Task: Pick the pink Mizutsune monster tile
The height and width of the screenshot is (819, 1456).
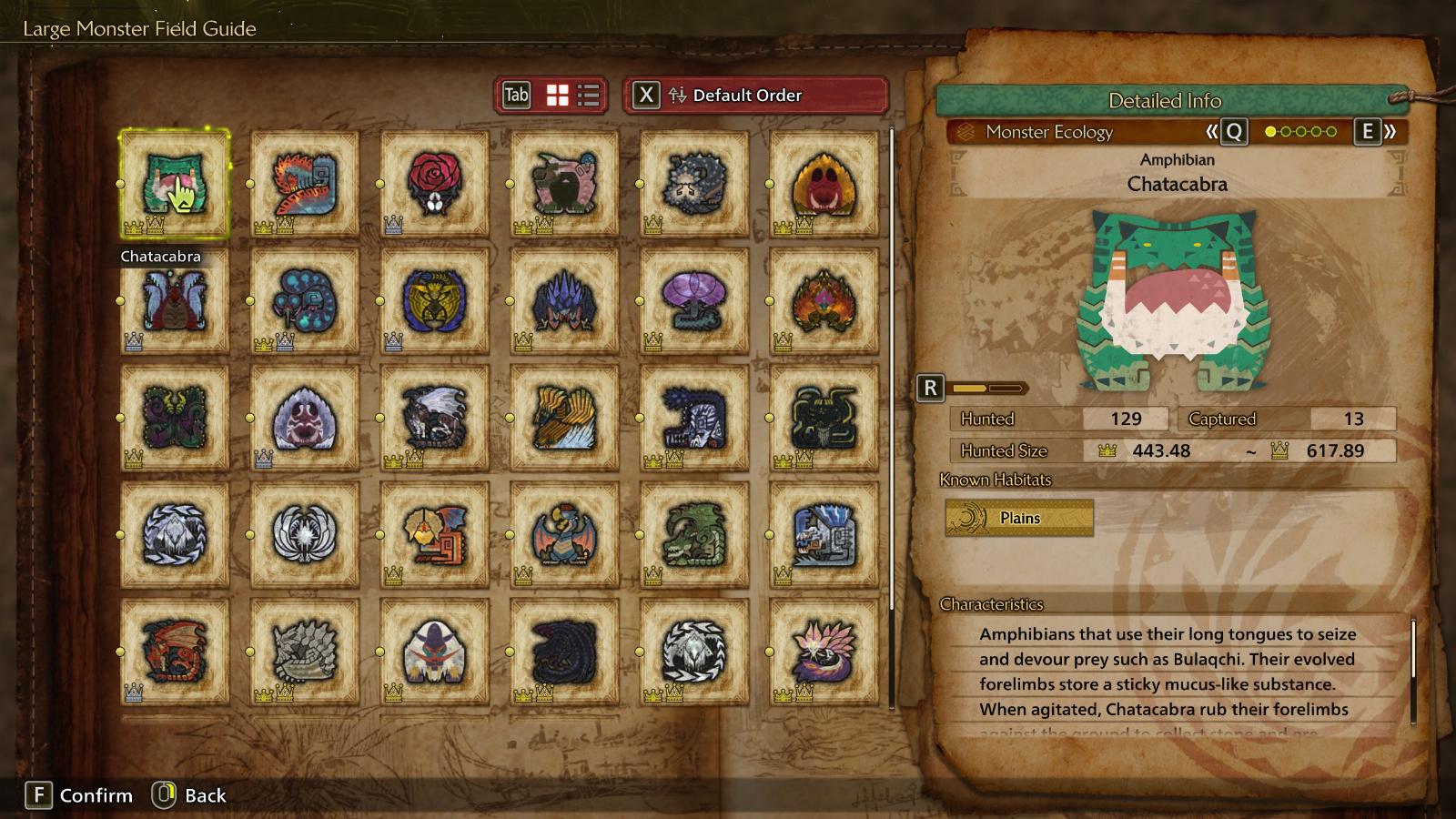Action: (824, 651)
